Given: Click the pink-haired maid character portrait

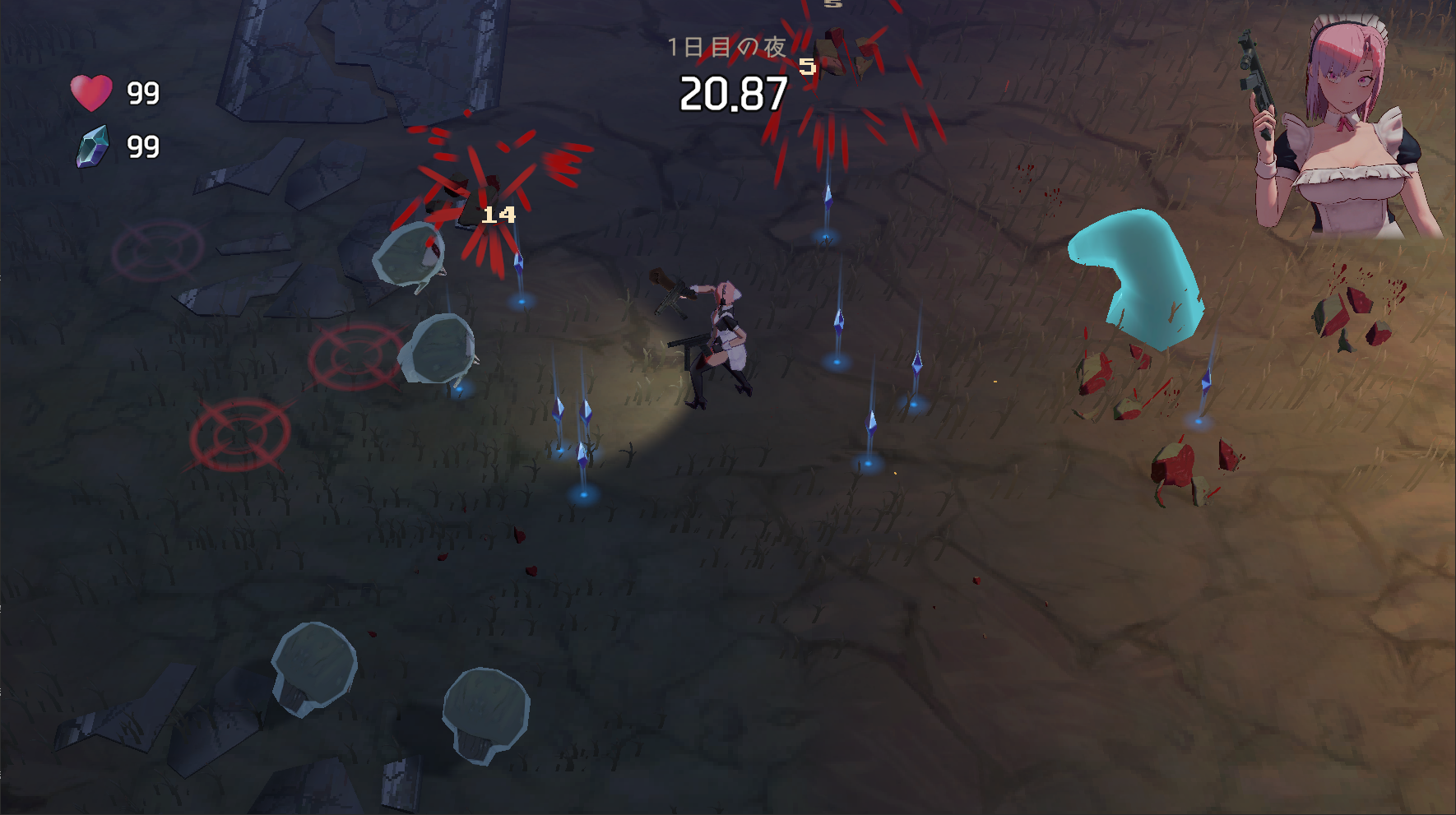Looking at the screenshot, I should 1341,127.
